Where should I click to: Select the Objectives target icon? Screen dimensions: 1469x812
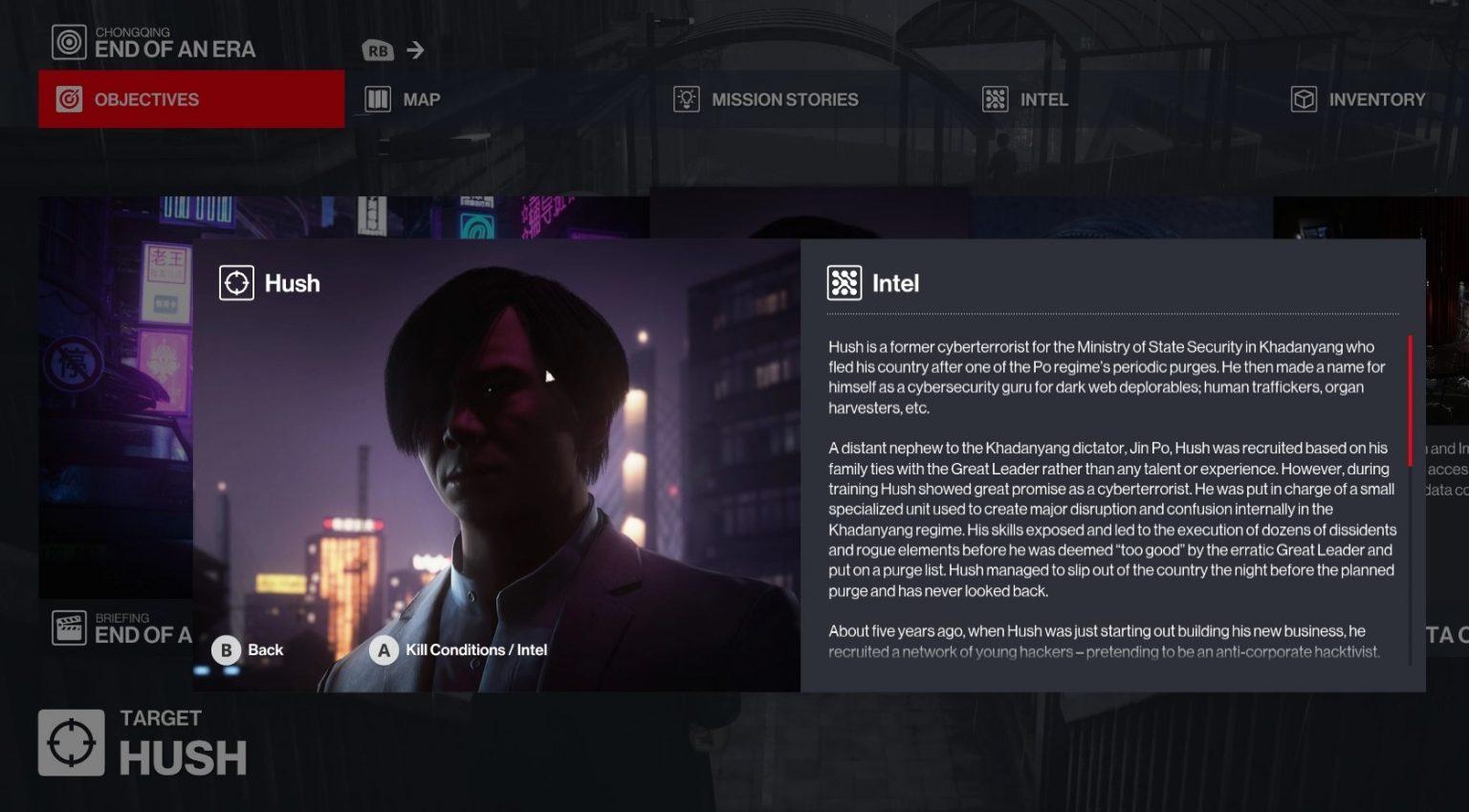pos(69,99)
